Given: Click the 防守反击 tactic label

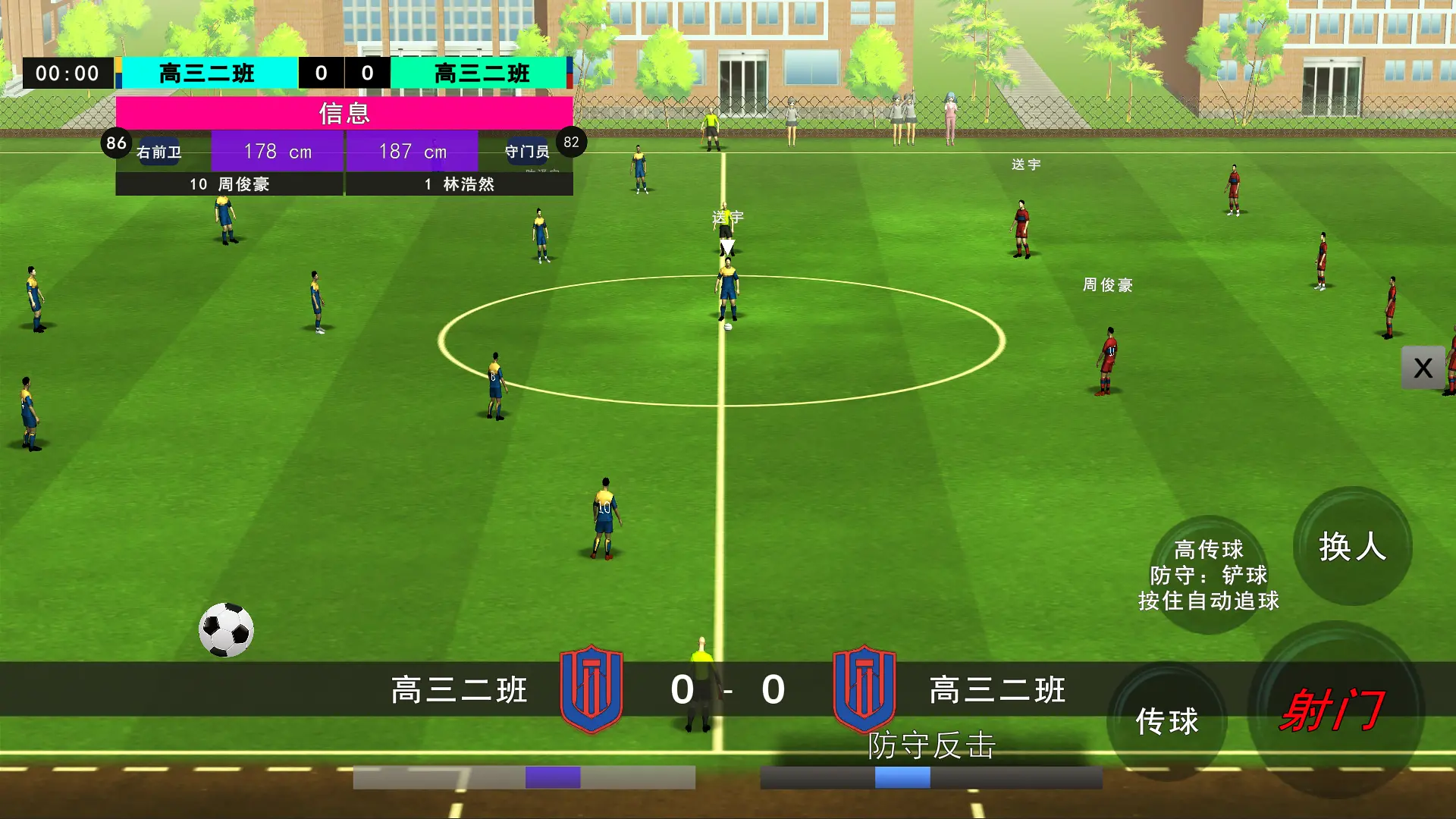Looking at the screenshot, I should point(934,747).
